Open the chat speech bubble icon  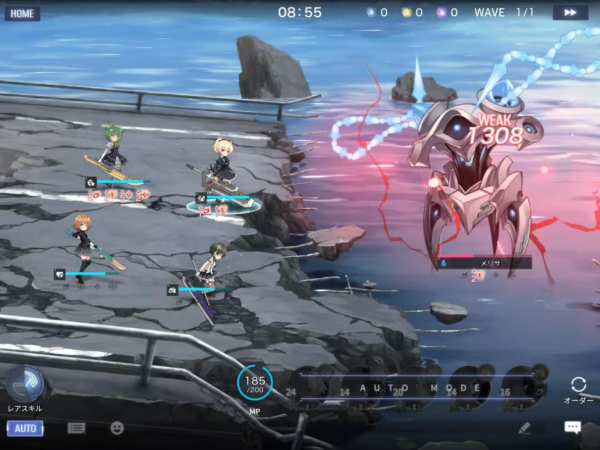(572, 427)
